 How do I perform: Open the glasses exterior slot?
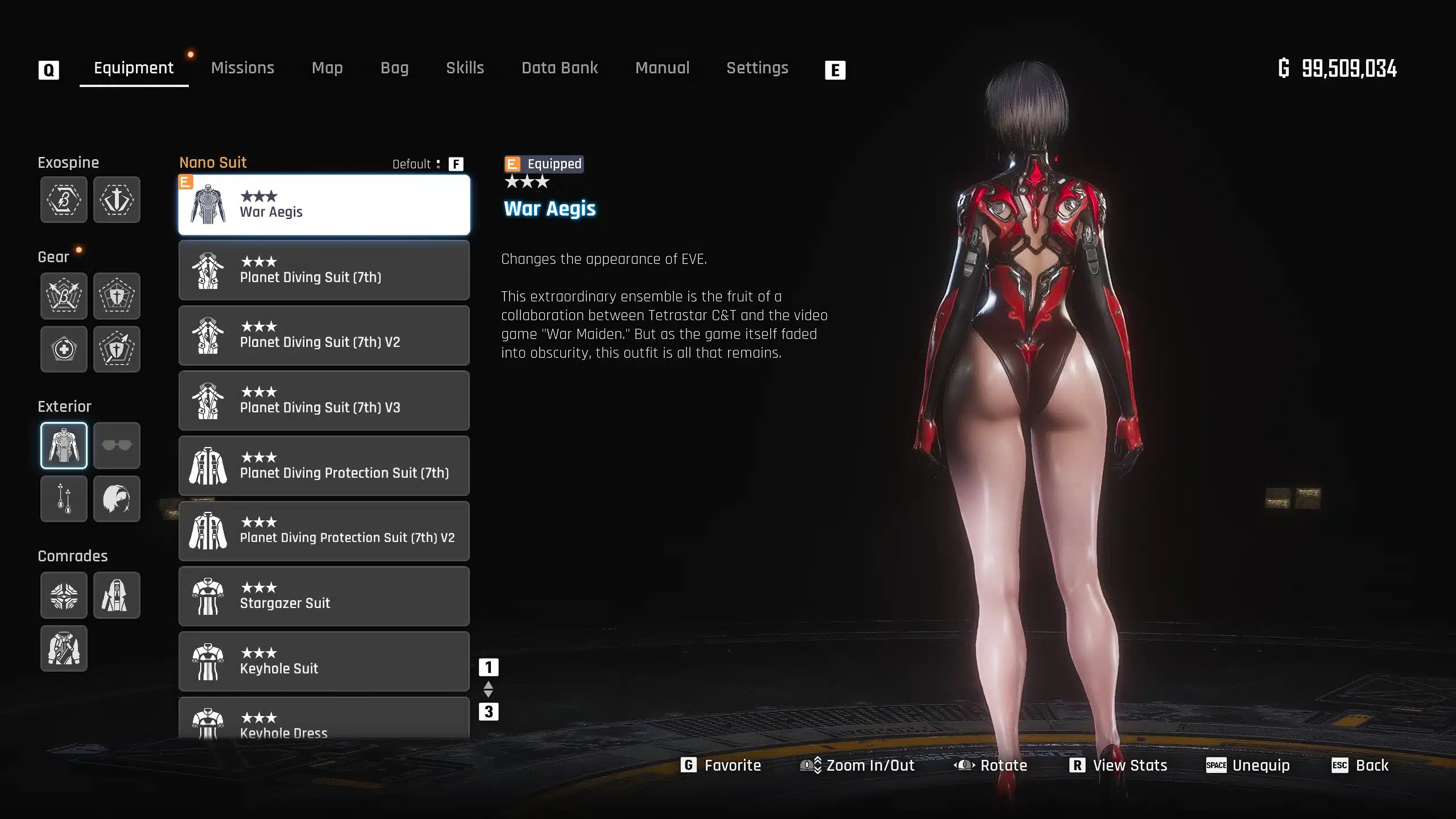pos(117,445)
